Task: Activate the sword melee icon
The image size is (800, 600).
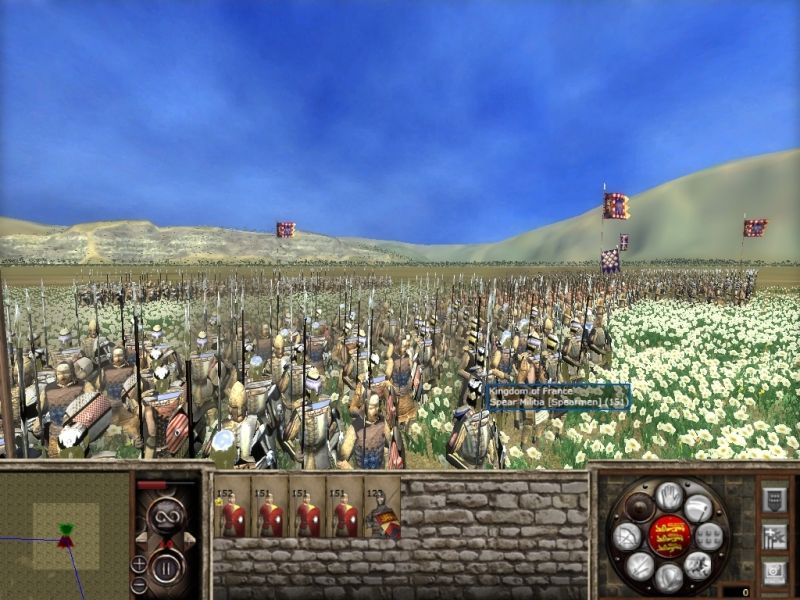Action: [x=641, y=566]
